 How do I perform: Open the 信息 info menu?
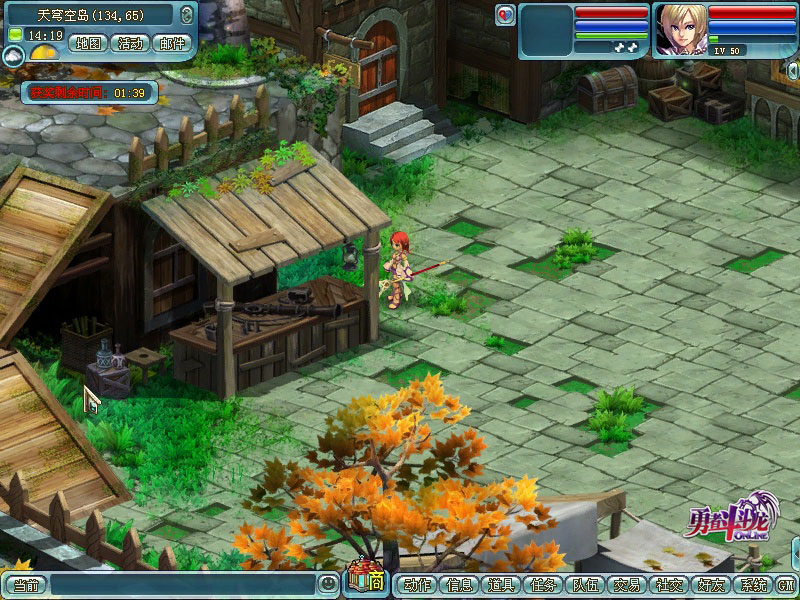tap(460, 584)
